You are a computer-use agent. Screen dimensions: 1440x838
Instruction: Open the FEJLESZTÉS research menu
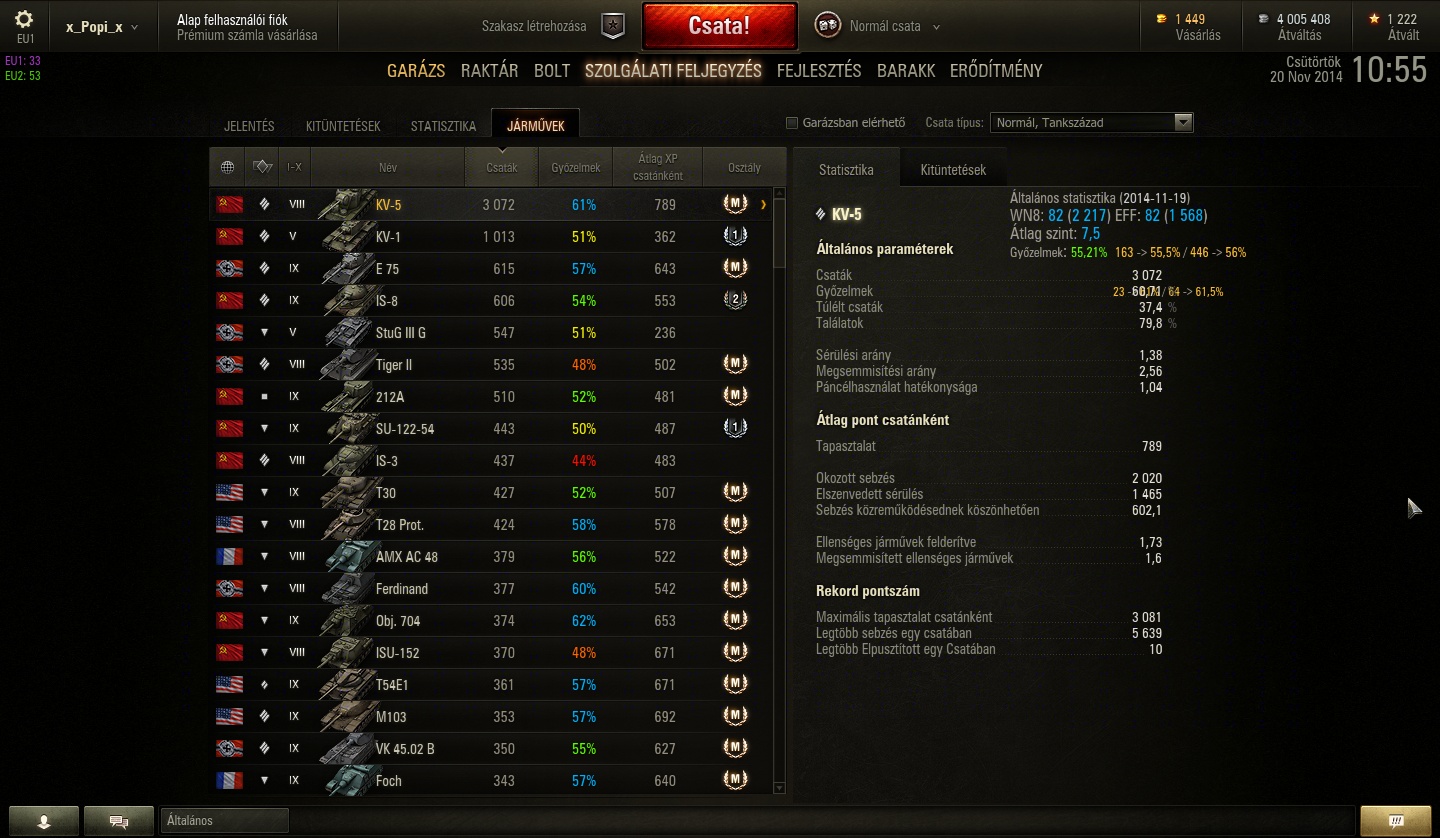(819, 71)
